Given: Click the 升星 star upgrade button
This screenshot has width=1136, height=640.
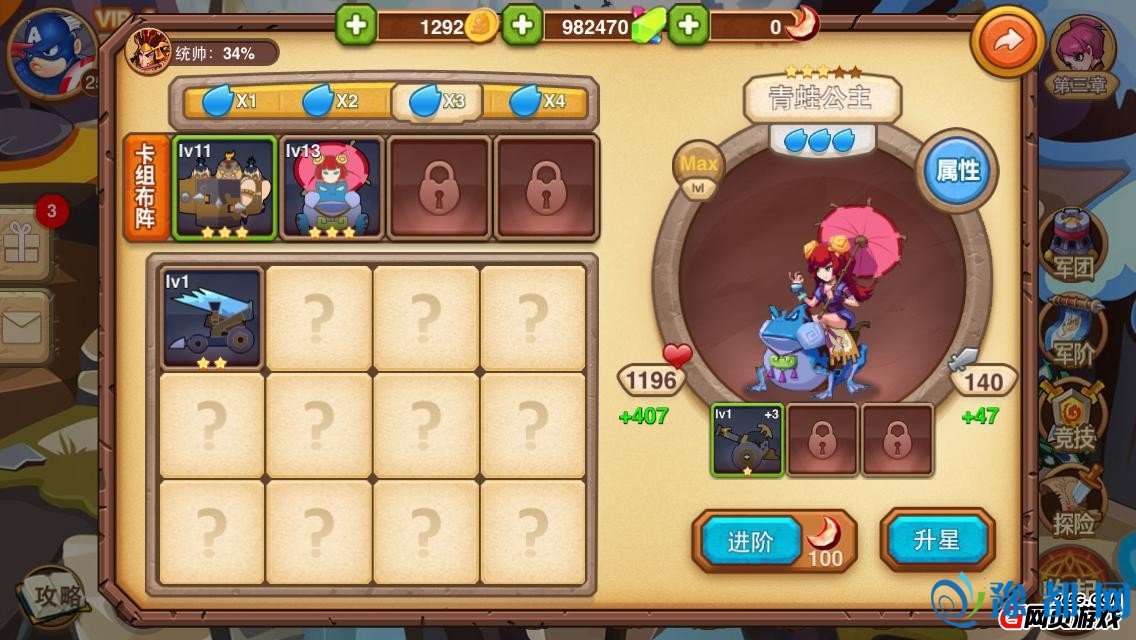Looking at the screenshot, I should tap(936, 540).
